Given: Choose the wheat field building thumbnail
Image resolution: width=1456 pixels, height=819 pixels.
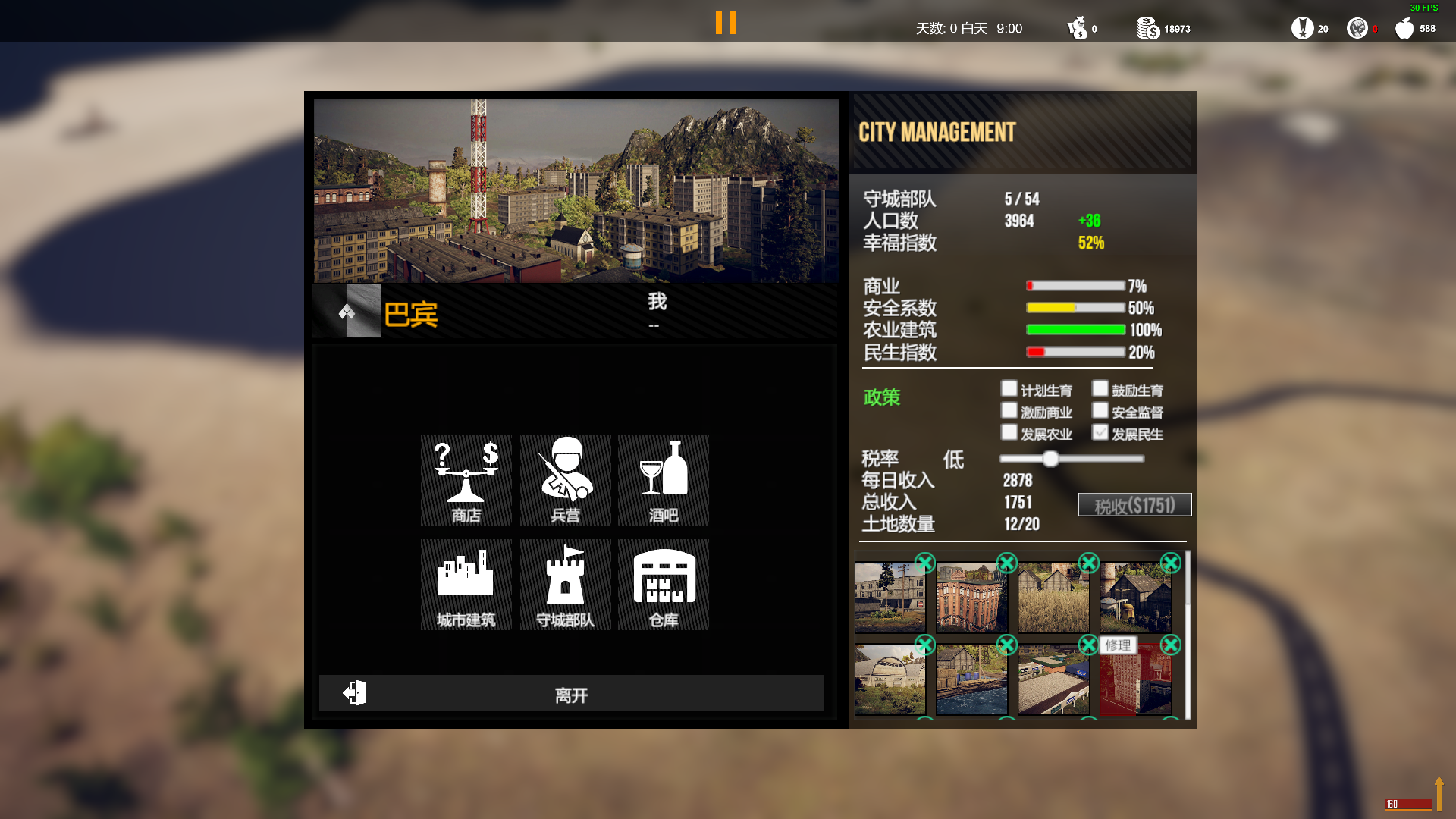Looking at the screenshot, I should pos(1053,598).
